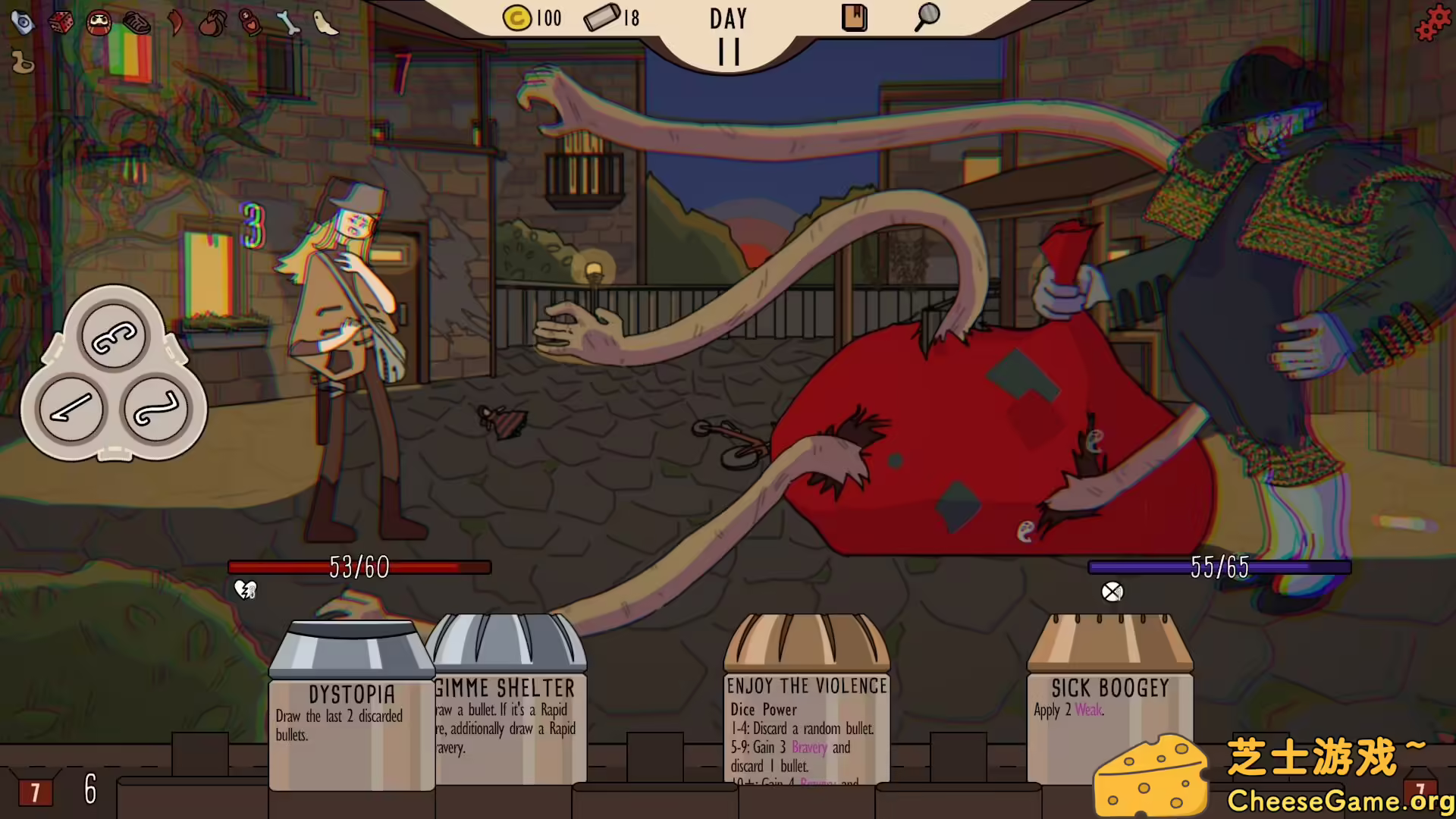Click the matryoshka doll trinket icon
This screenshot has width=1456, height=819.
tap(249, 24)
